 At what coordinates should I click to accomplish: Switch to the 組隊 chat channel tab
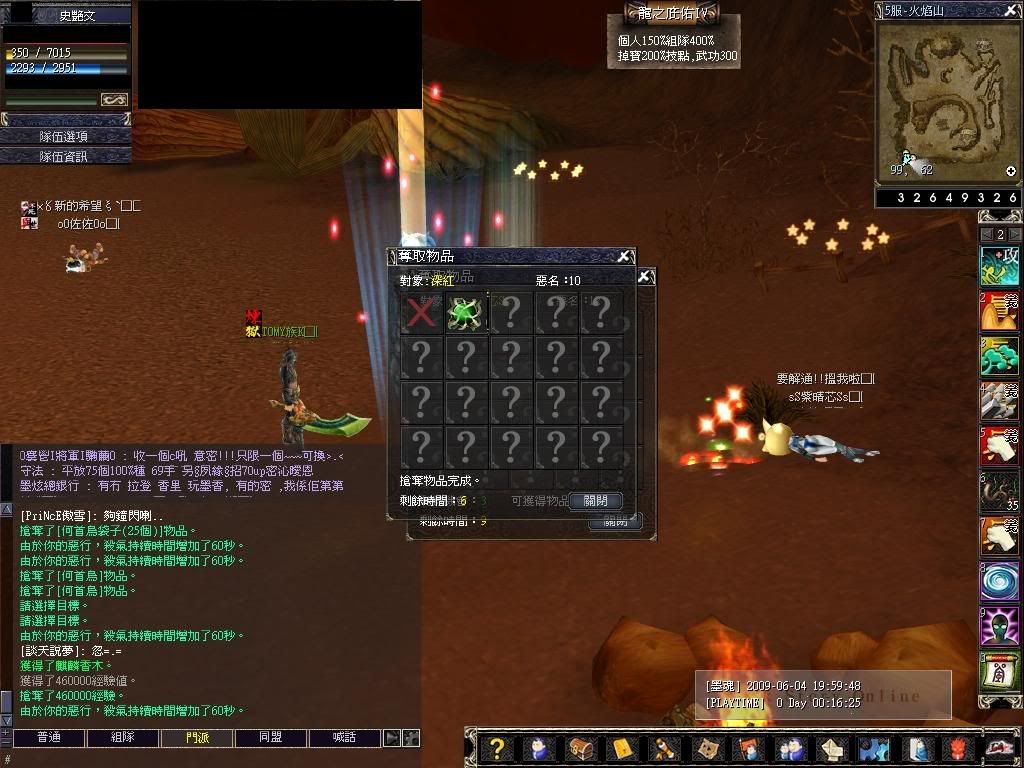coord(122,738)
